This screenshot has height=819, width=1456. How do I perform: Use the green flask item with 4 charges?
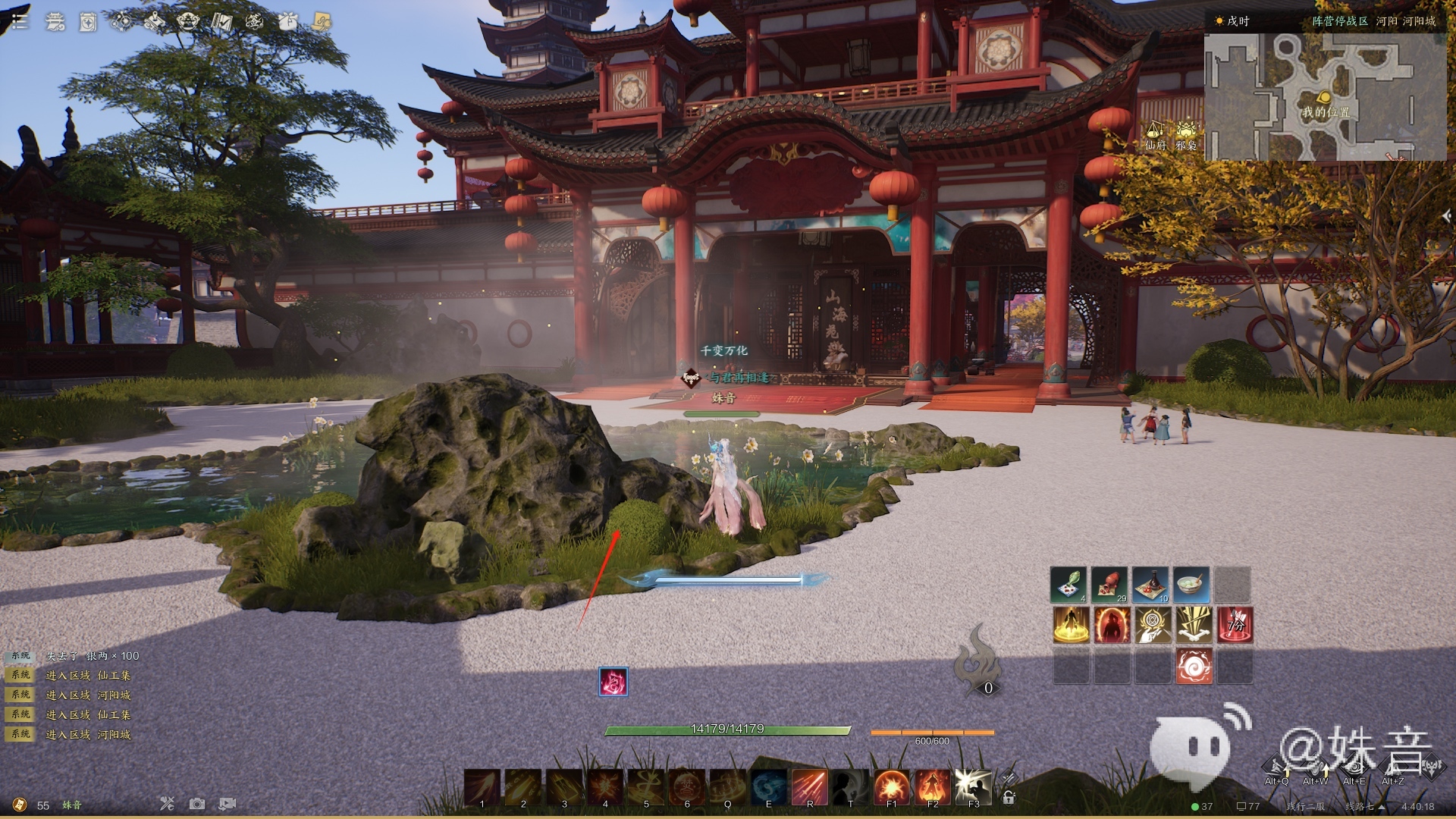[x=1069, y=585]
